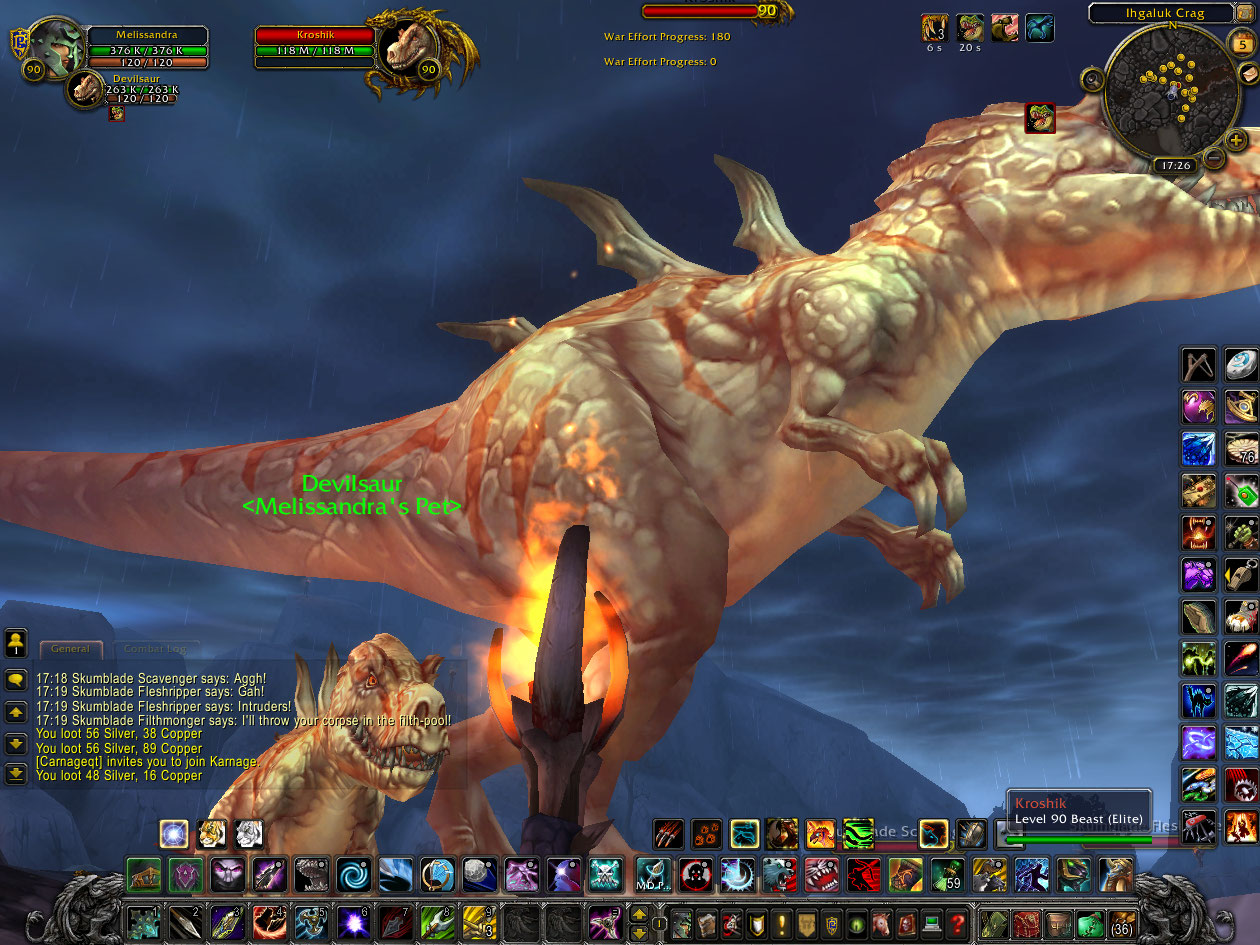The image size is (1260, 945).
Task: Select the orange tiger aspect icon
Action: (x=211, y=833)
